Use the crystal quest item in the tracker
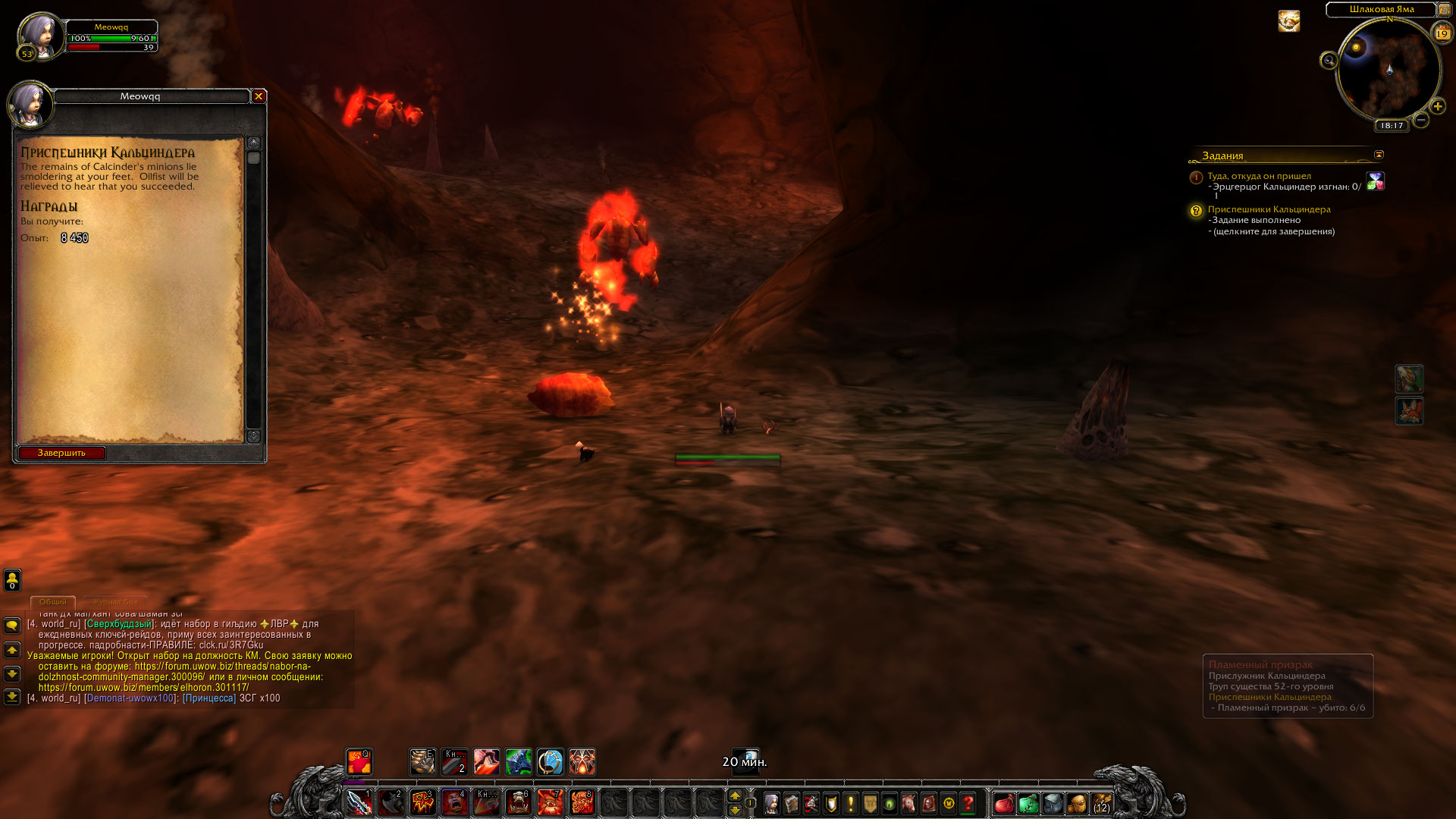1456x819 pixels. coord(1375,181)
